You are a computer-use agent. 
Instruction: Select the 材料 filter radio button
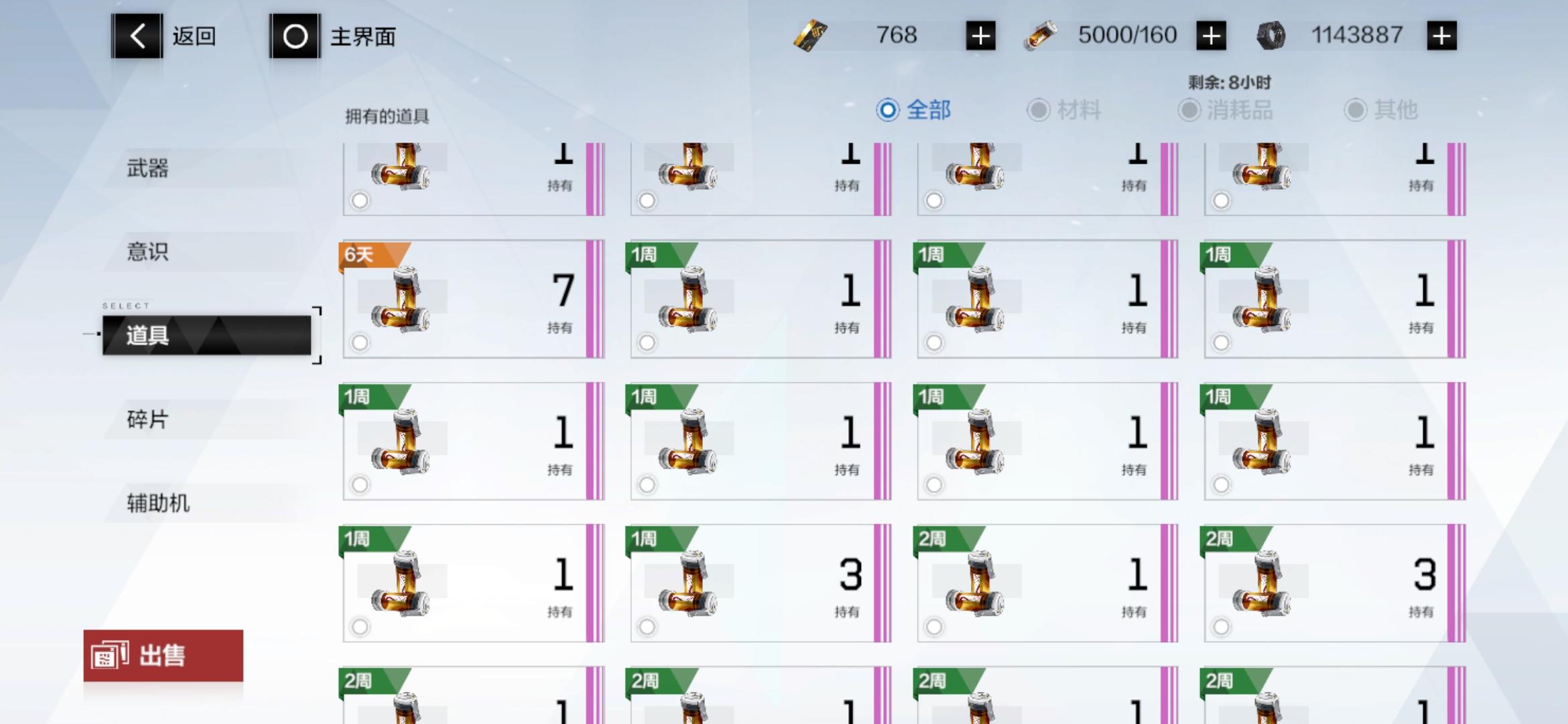point(1037,111)
